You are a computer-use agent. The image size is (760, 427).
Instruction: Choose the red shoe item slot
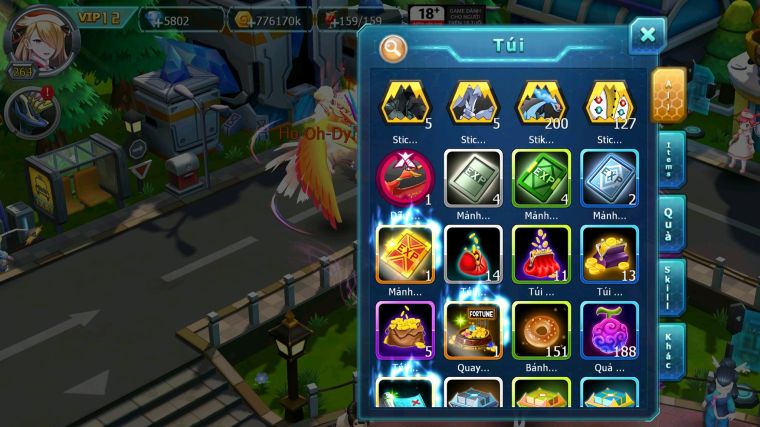pyautogui.click(x=404, y=178)
